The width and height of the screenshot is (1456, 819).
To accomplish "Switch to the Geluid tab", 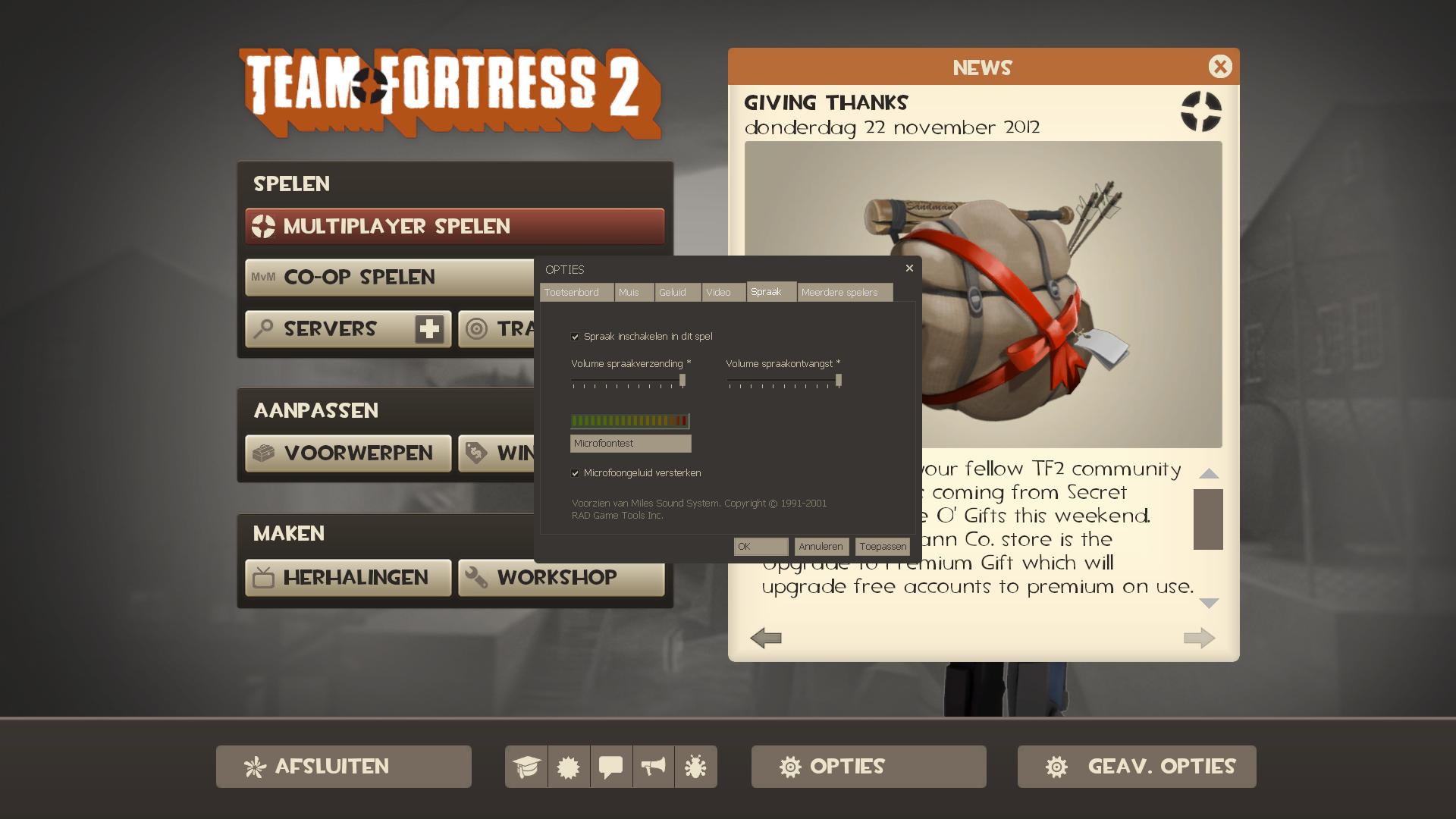I will (676, 292).
